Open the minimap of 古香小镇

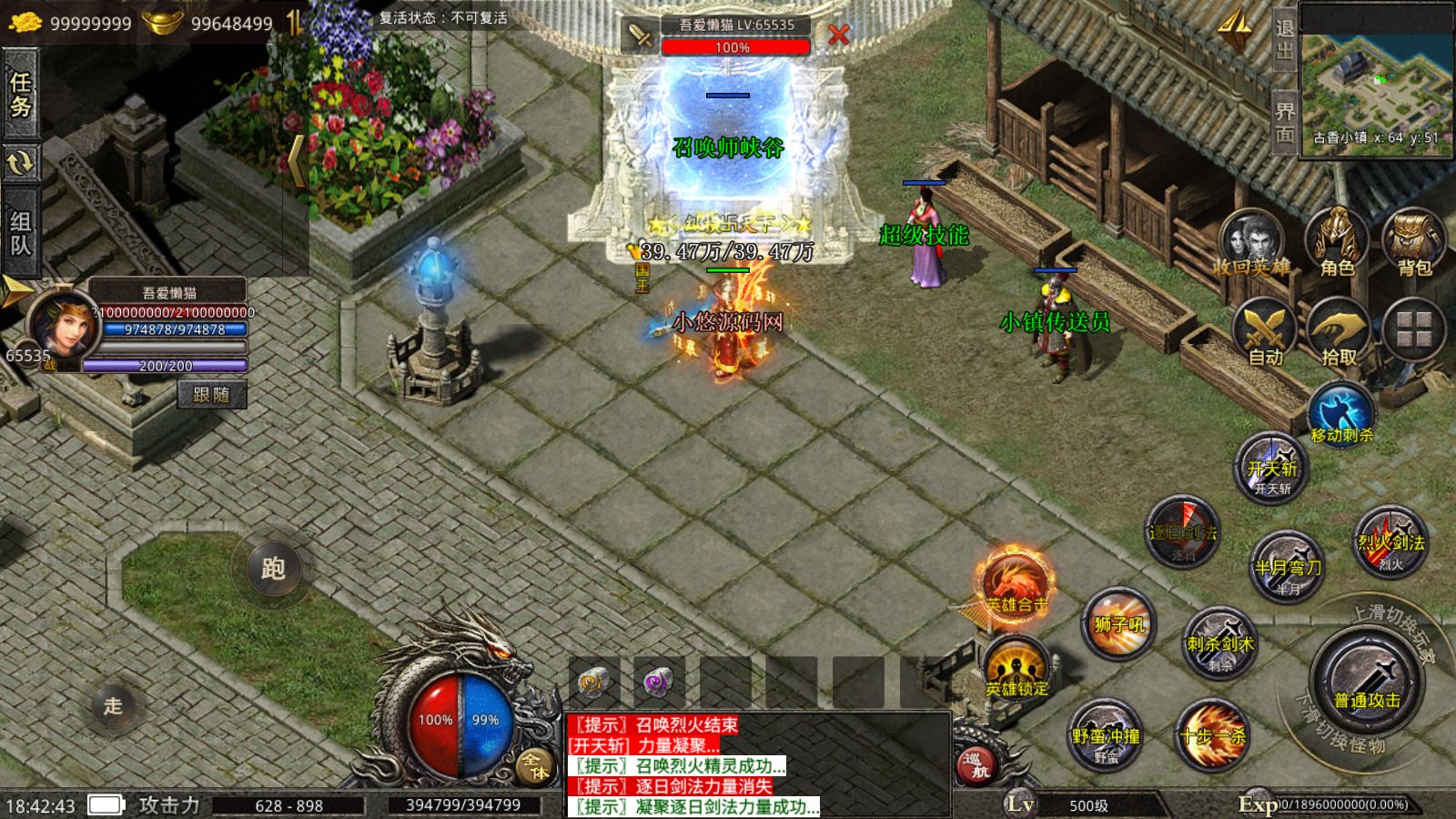click(1375, 80)
